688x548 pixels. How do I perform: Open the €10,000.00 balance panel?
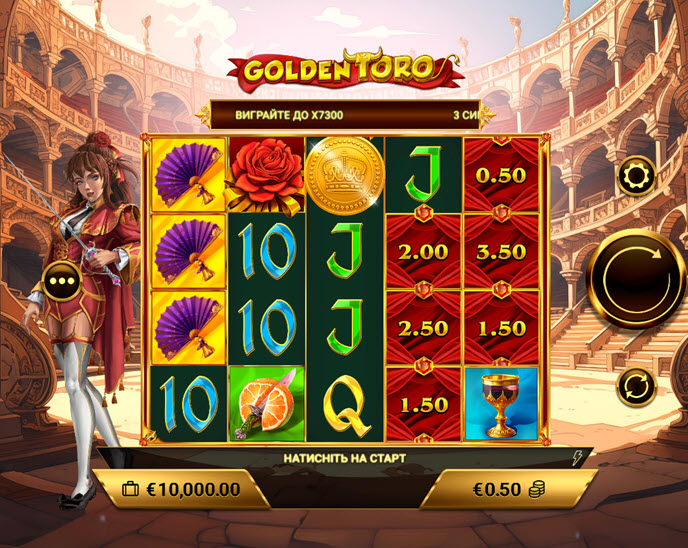point(182,489)
